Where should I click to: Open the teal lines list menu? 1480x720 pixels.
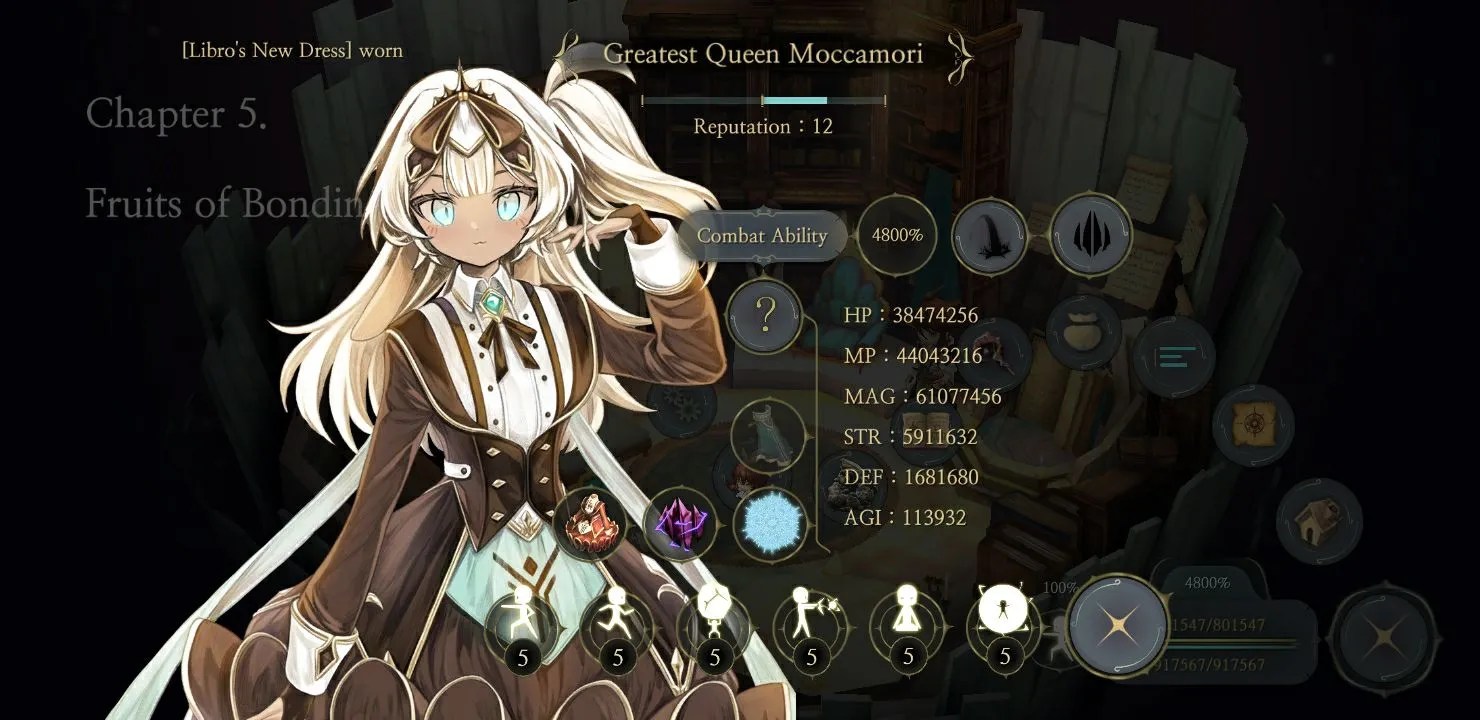coord(1174,357)
